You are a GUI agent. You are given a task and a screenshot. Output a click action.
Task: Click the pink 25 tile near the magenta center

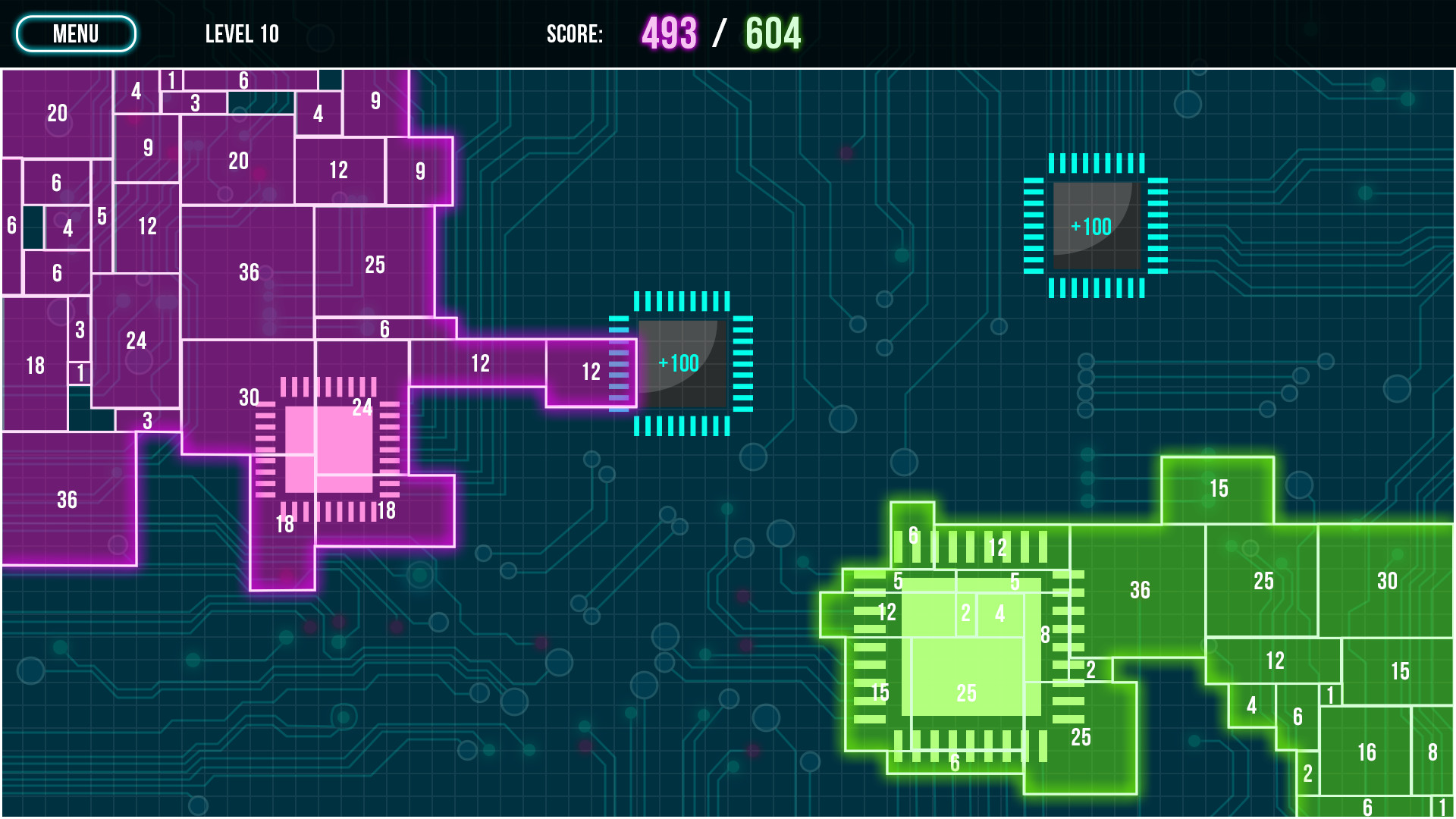(x=373, y=265)
